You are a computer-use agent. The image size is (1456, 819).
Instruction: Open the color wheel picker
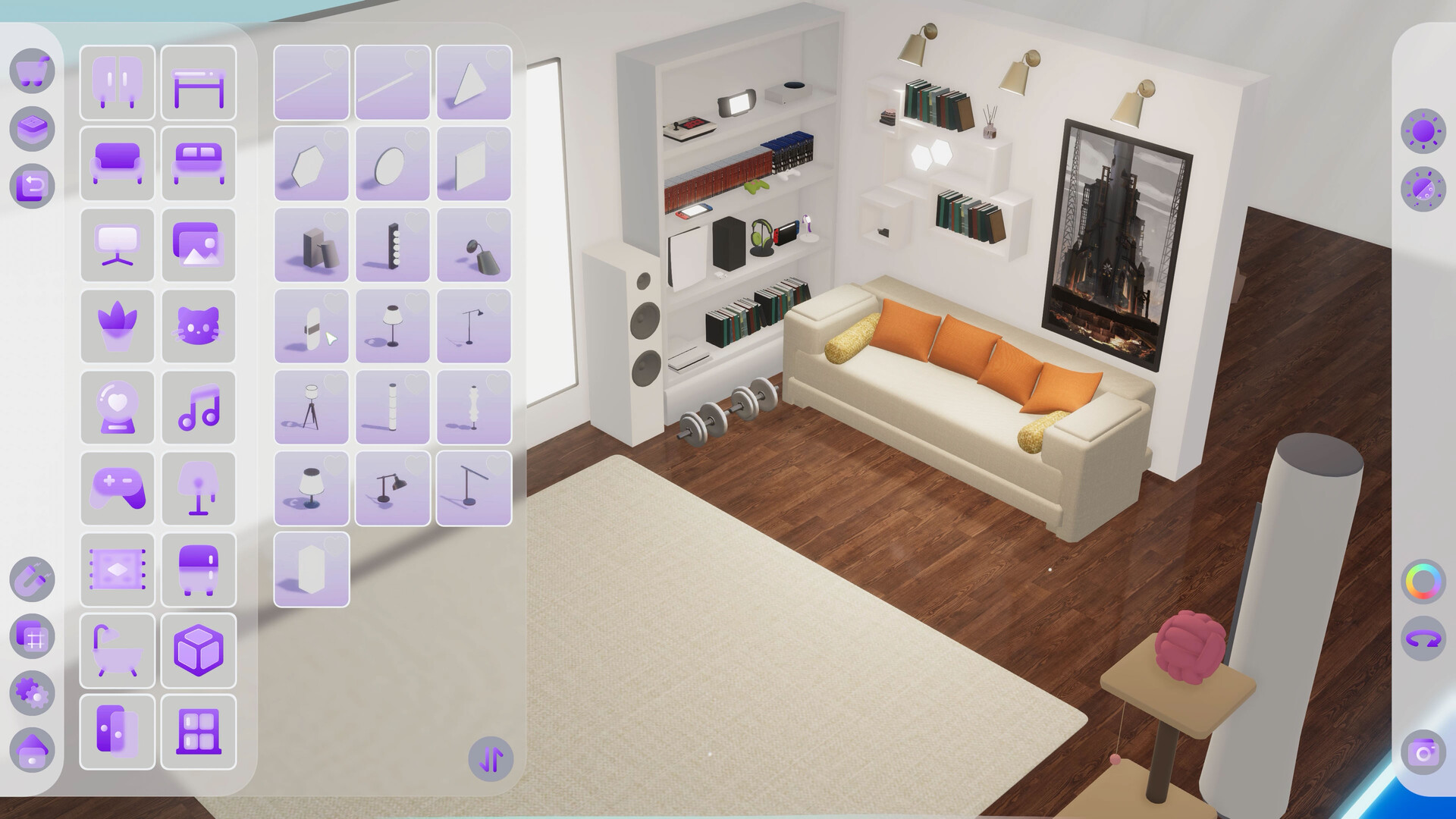(x=1423, y=580)
